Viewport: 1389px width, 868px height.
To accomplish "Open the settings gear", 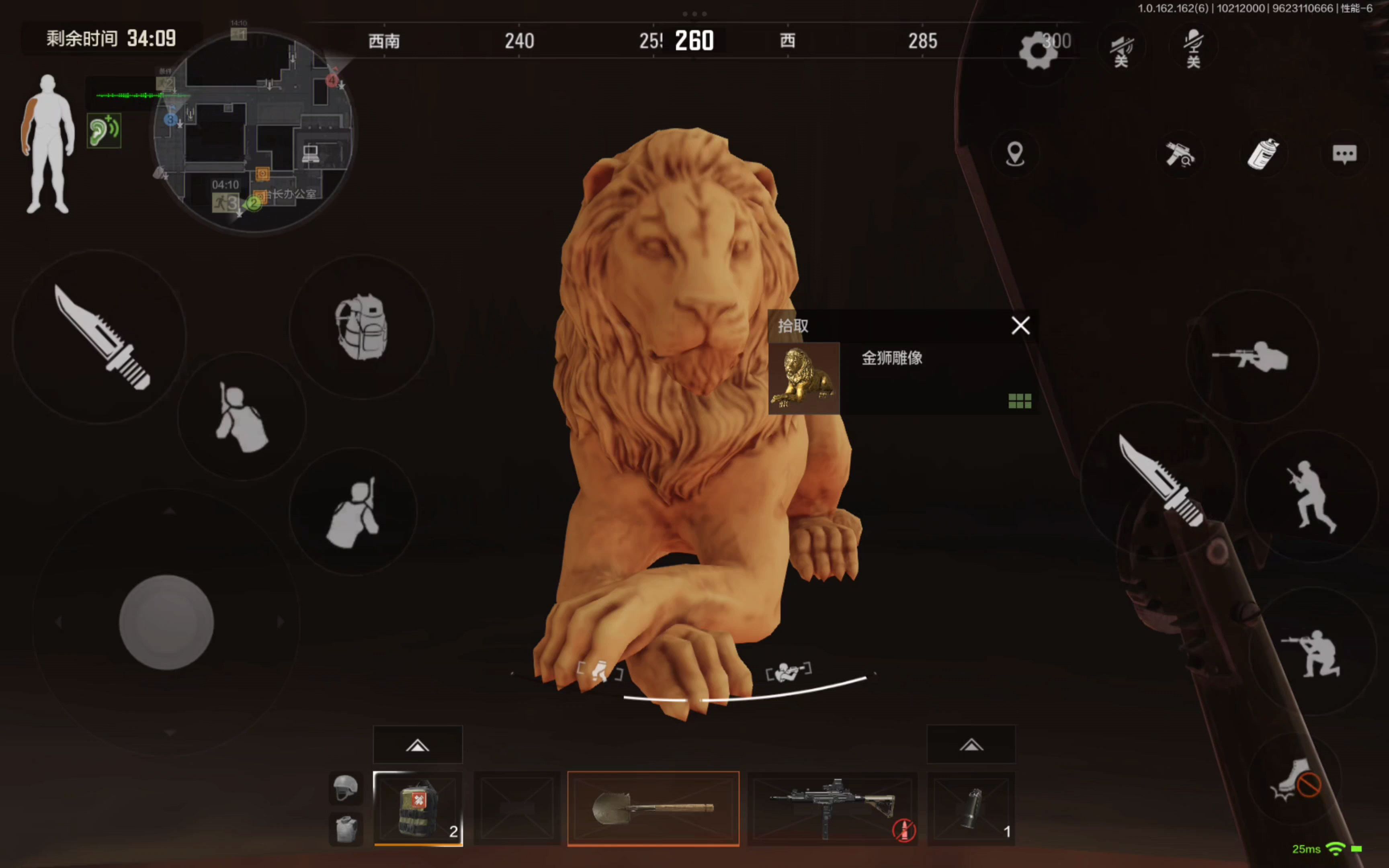I will [1038, 51].
